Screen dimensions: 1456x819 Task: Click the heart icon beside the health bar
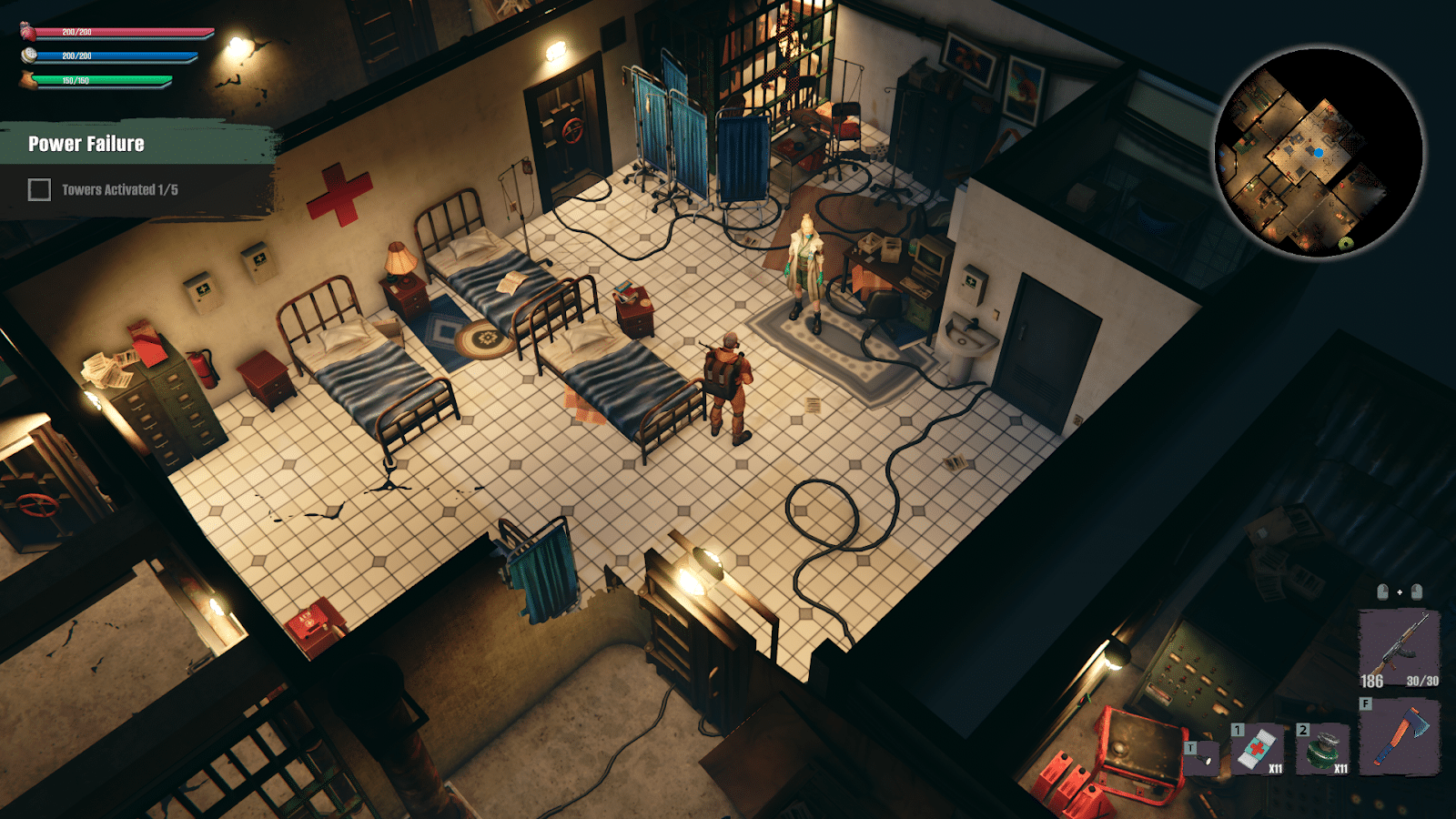[x=27, y=32]
